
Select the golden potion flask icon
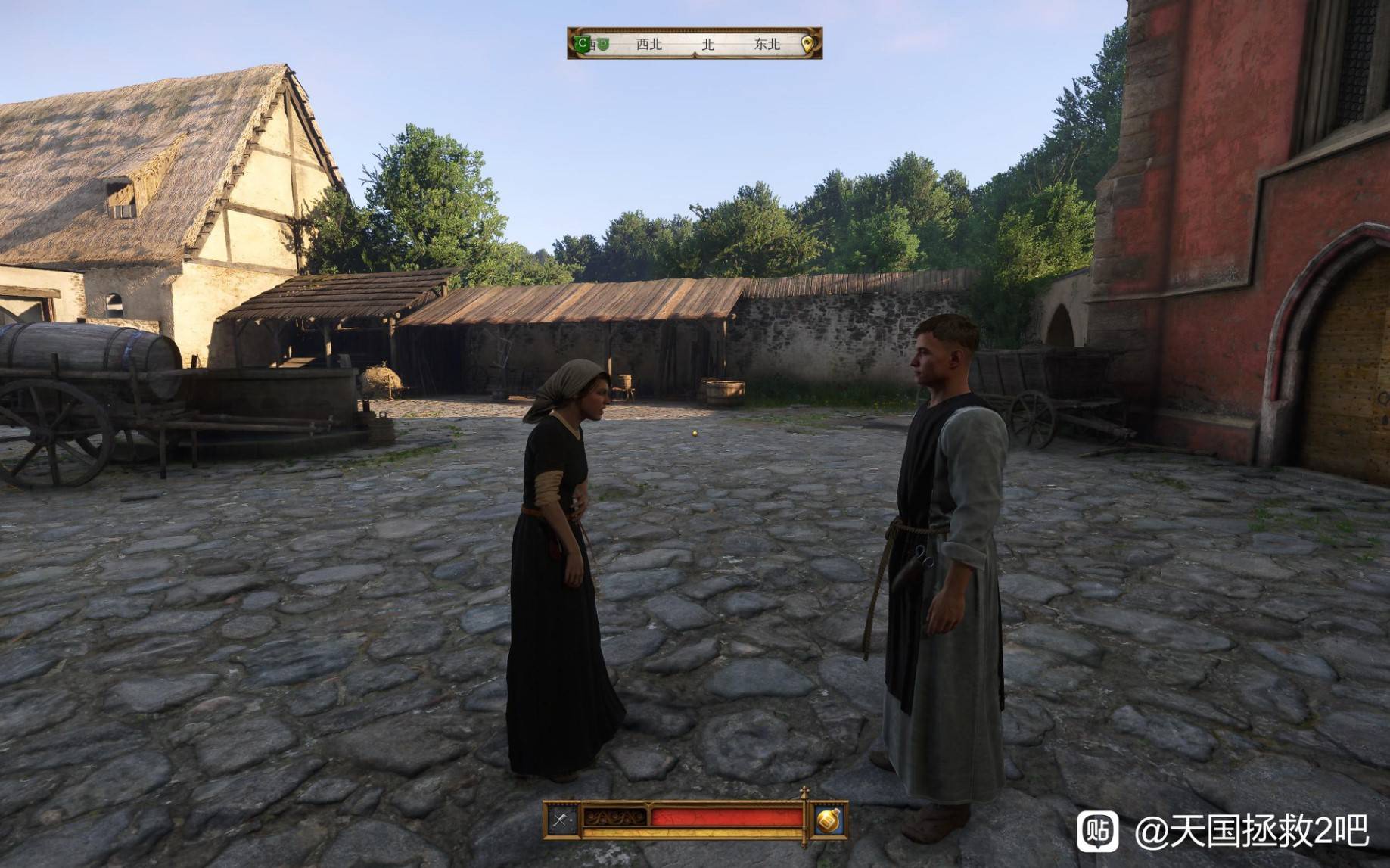coord(828,820)
